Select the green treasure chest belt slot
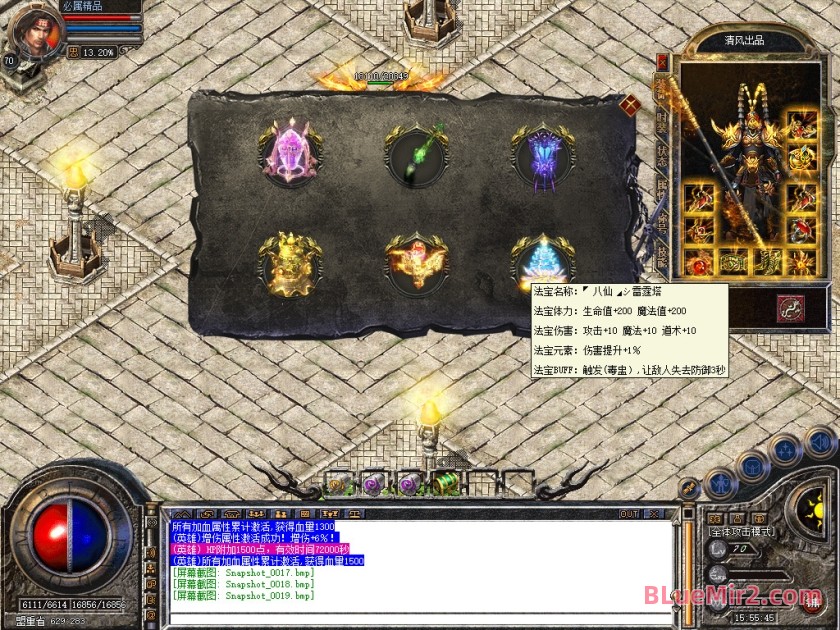 [447, 483]
